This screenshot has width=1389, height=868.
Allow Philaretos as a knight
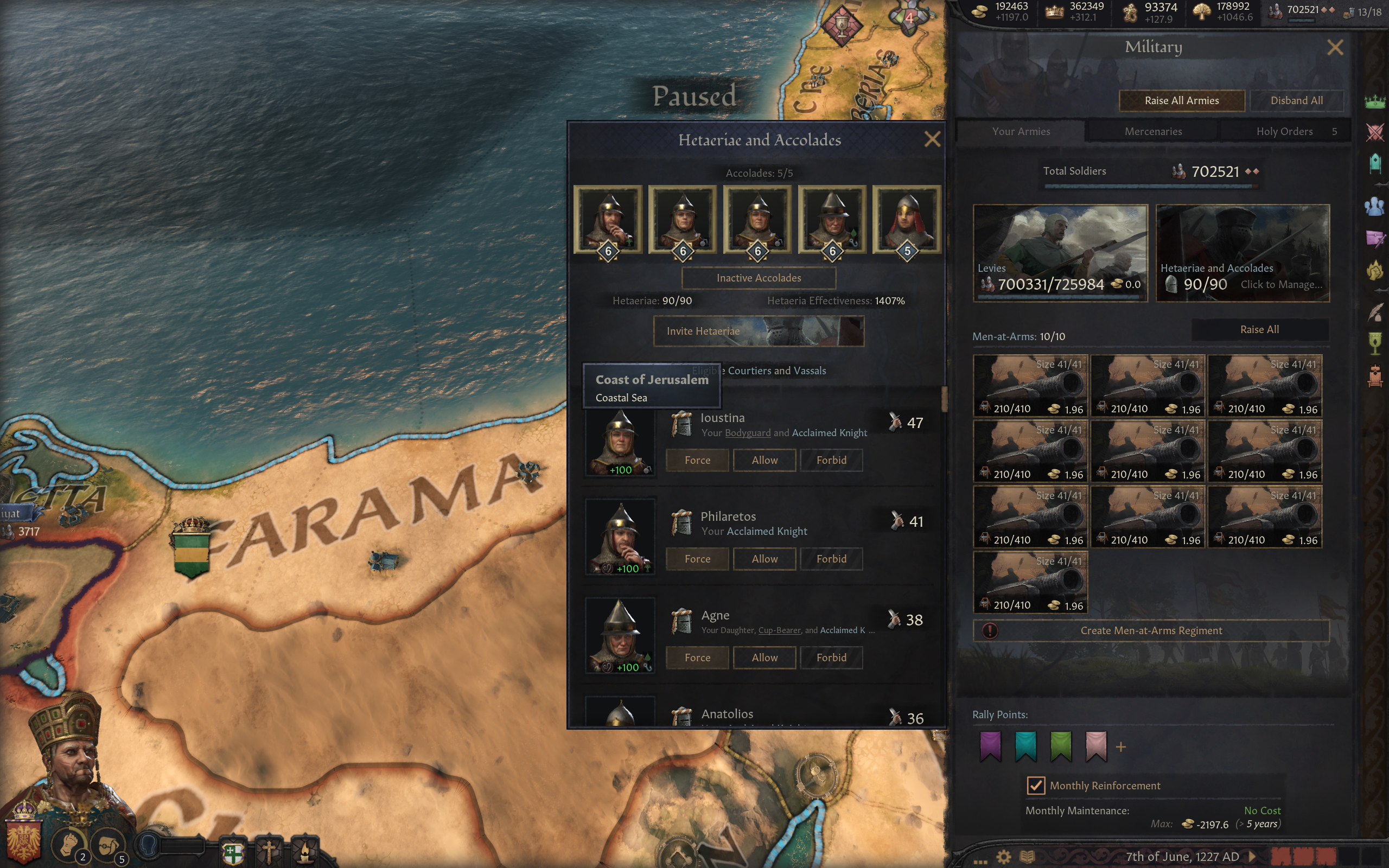[764, 559]
